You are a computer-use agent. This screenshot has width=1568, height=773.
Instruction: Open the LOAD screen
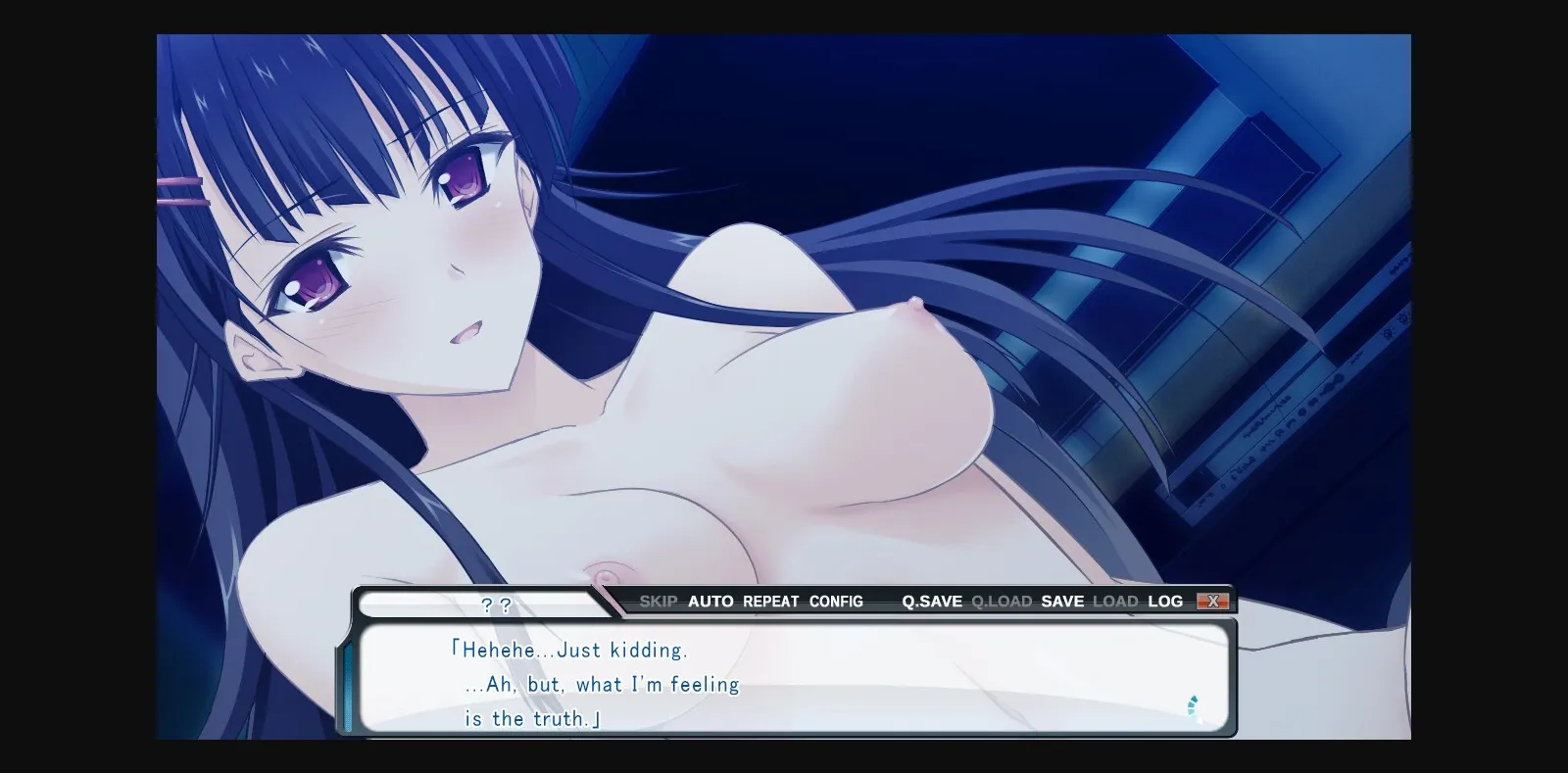(x=1117, y=601)
